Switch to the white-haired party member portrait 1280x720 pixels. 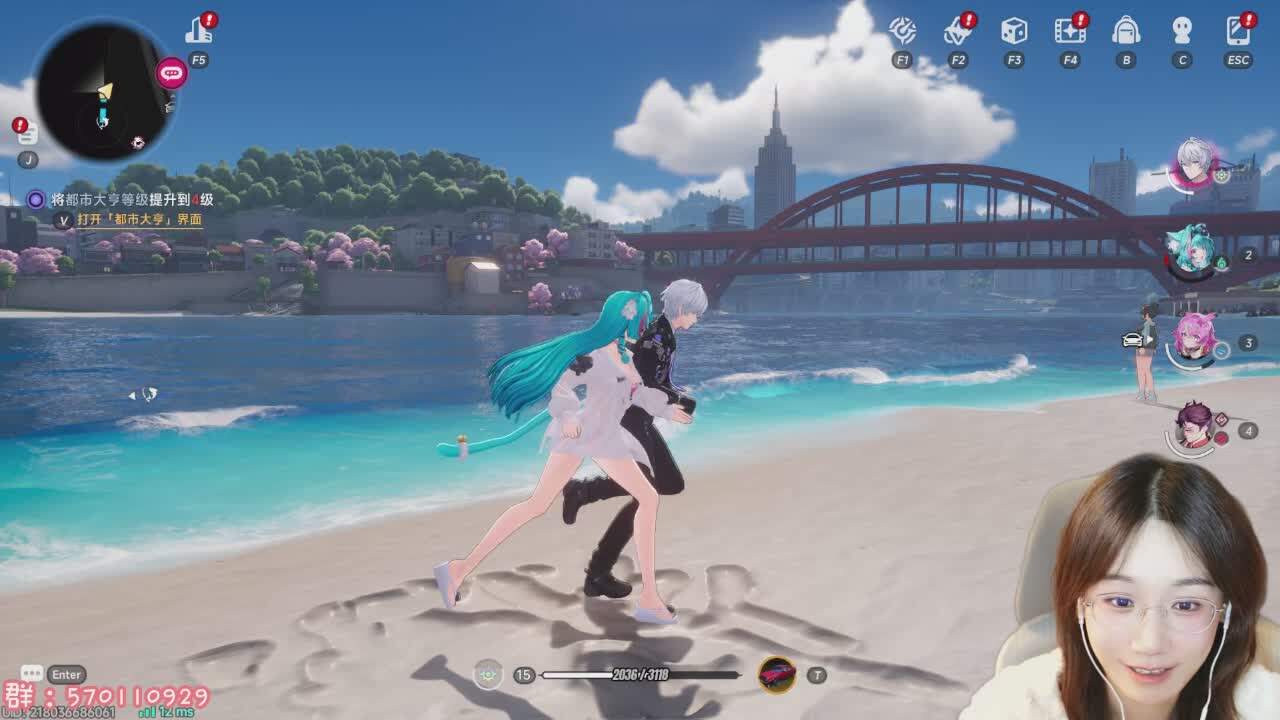[1193, 162]
